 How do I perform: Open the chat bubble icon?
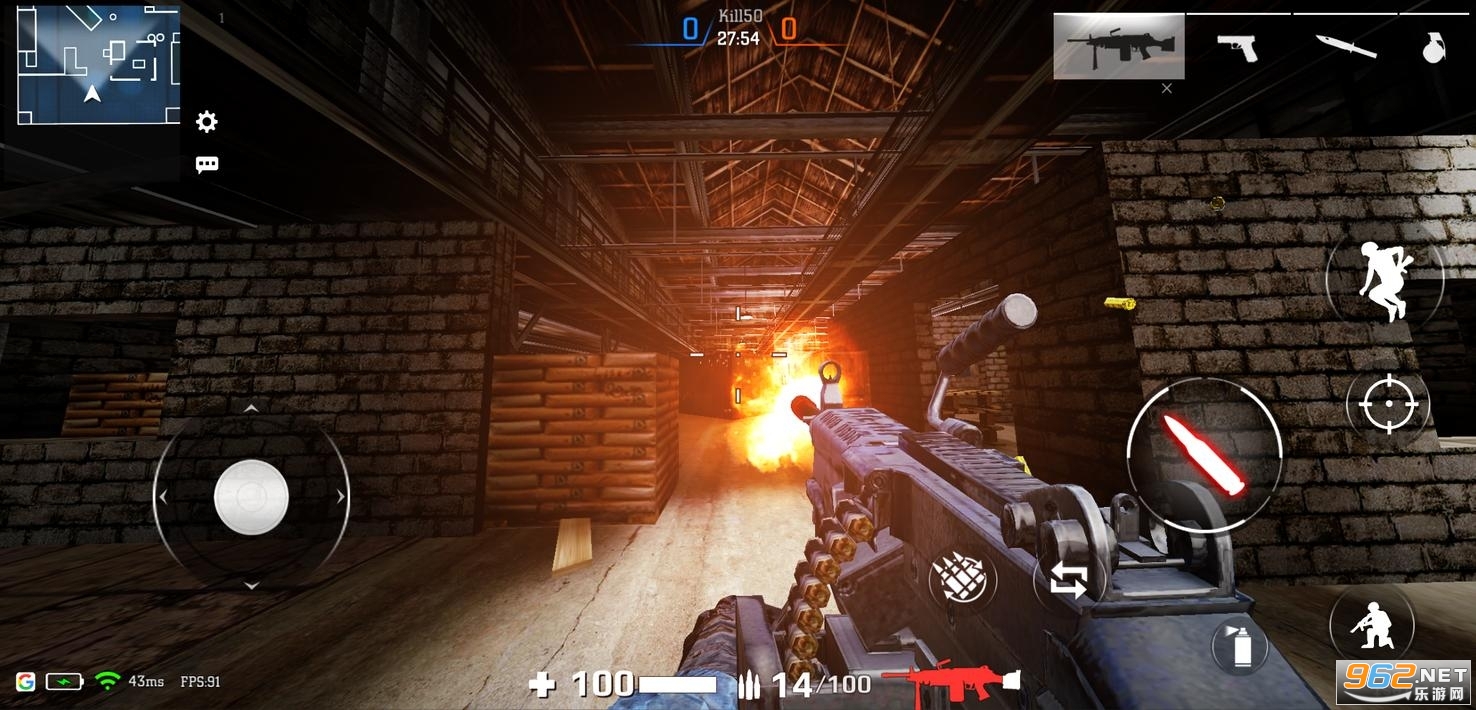point(207,165)
